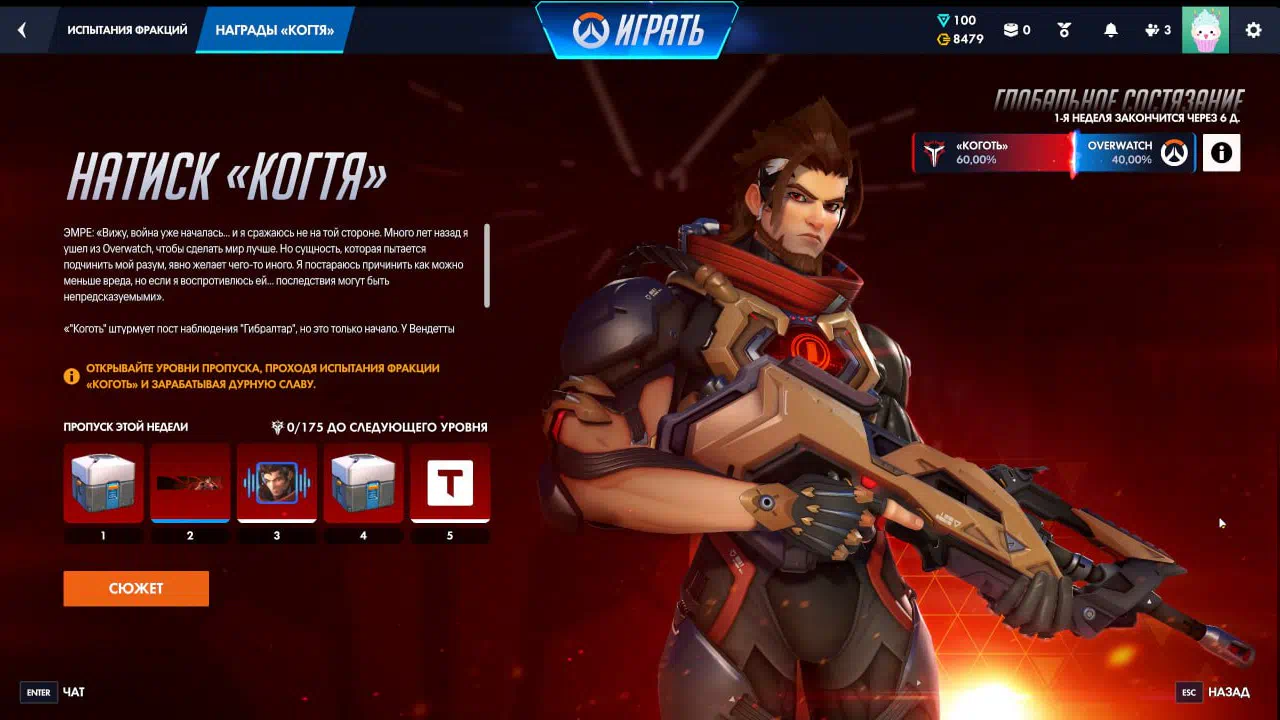Open the notifications bell
Screen dimensions: 1280x720
1110,30
